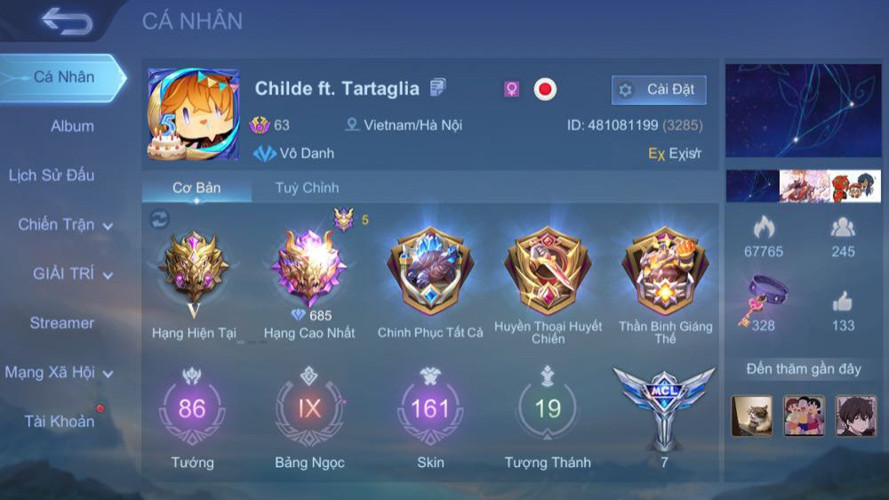Click the thumbs-up likes icon

(x=843, y=302)
